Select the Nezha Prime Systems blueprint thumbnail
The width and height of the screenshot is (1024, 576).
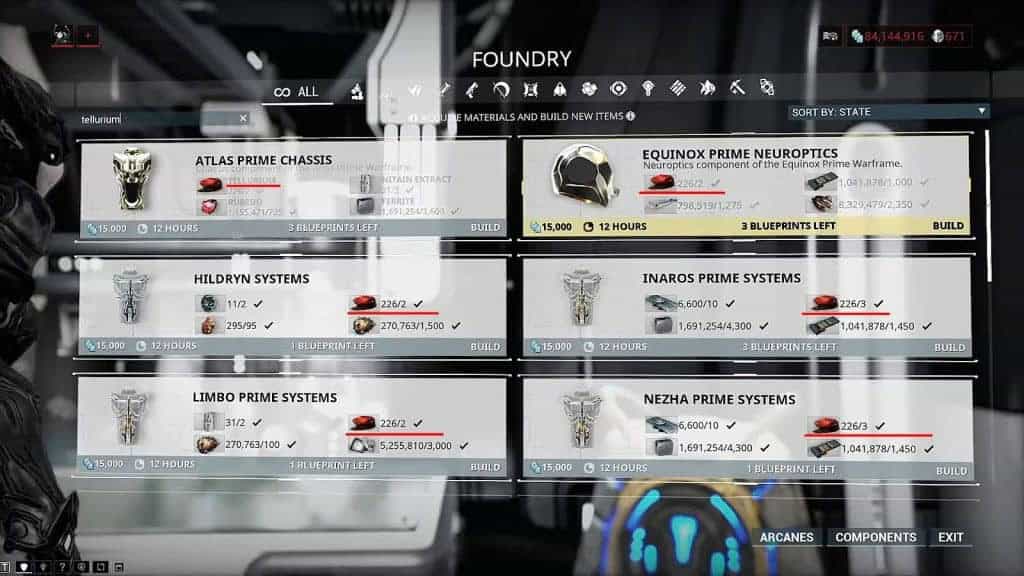click(x=582, y=421)
